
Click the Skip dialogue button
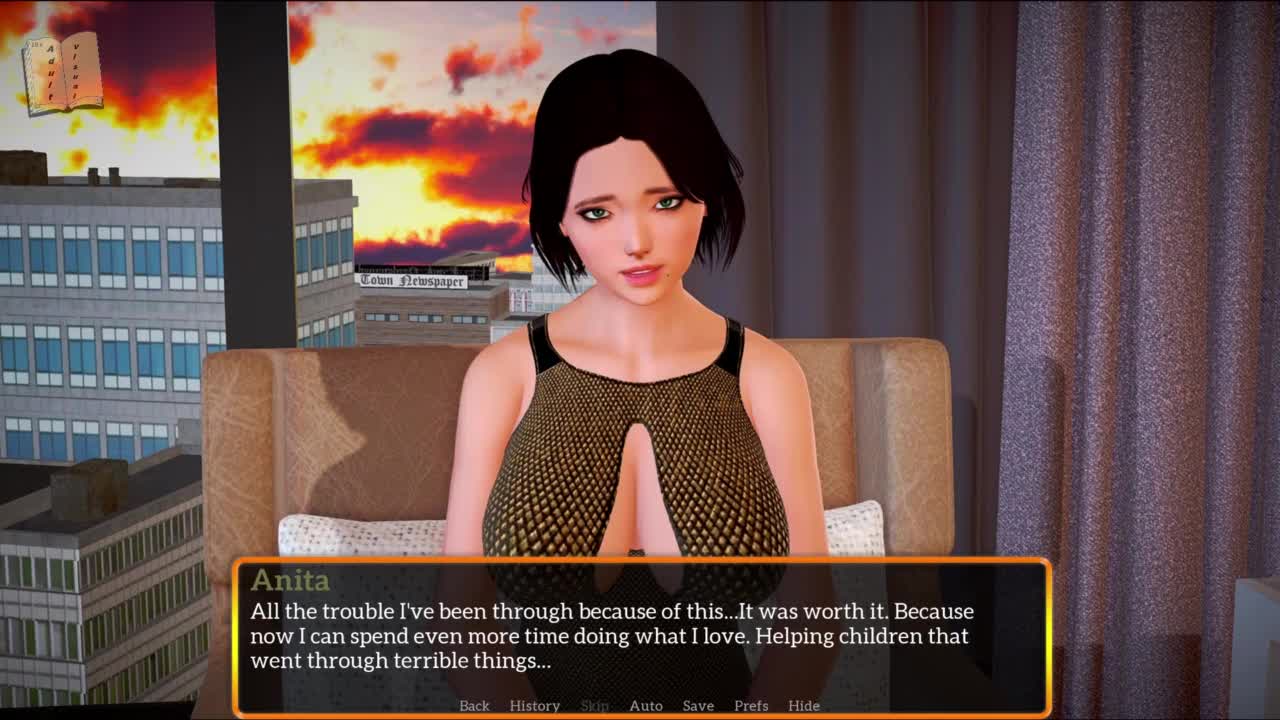[594, 705]
